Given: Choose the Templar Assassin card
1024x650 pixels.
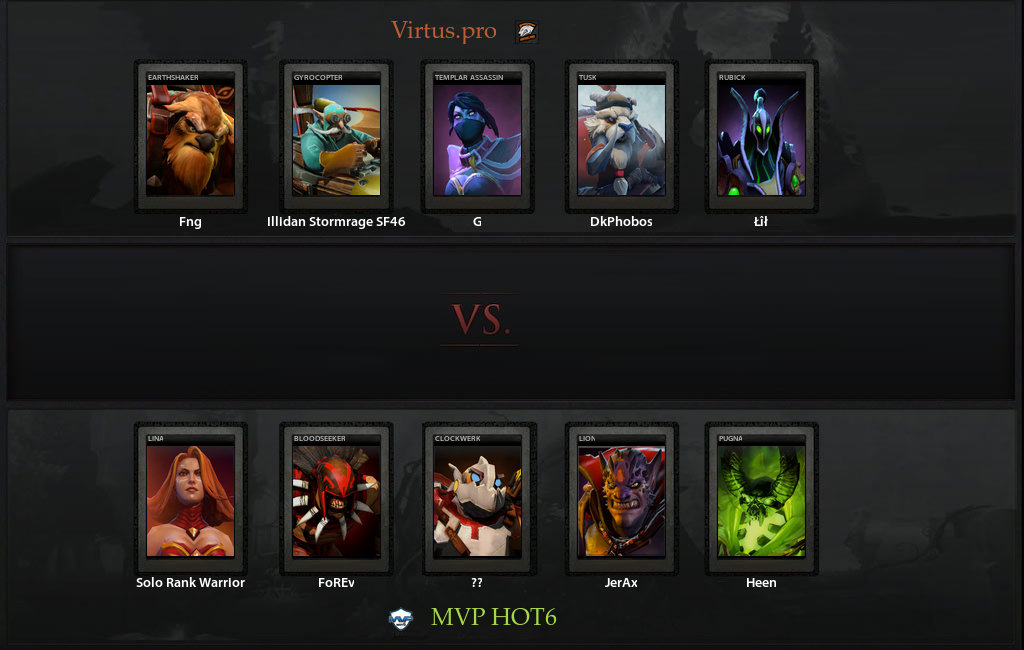Looking at the screenshot, I should (x=477, y=139).
